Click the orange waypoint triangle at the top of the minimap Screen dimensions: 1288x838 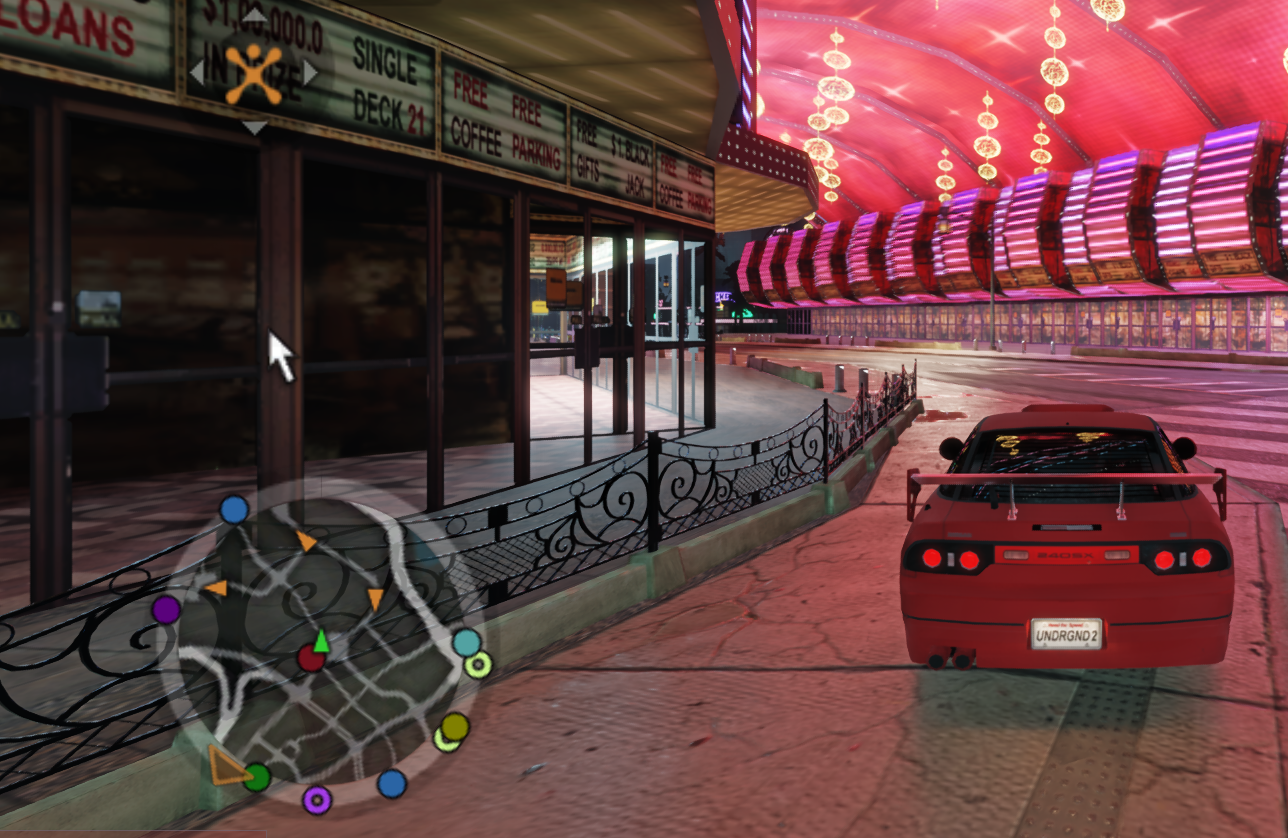(x=306, y=540)
